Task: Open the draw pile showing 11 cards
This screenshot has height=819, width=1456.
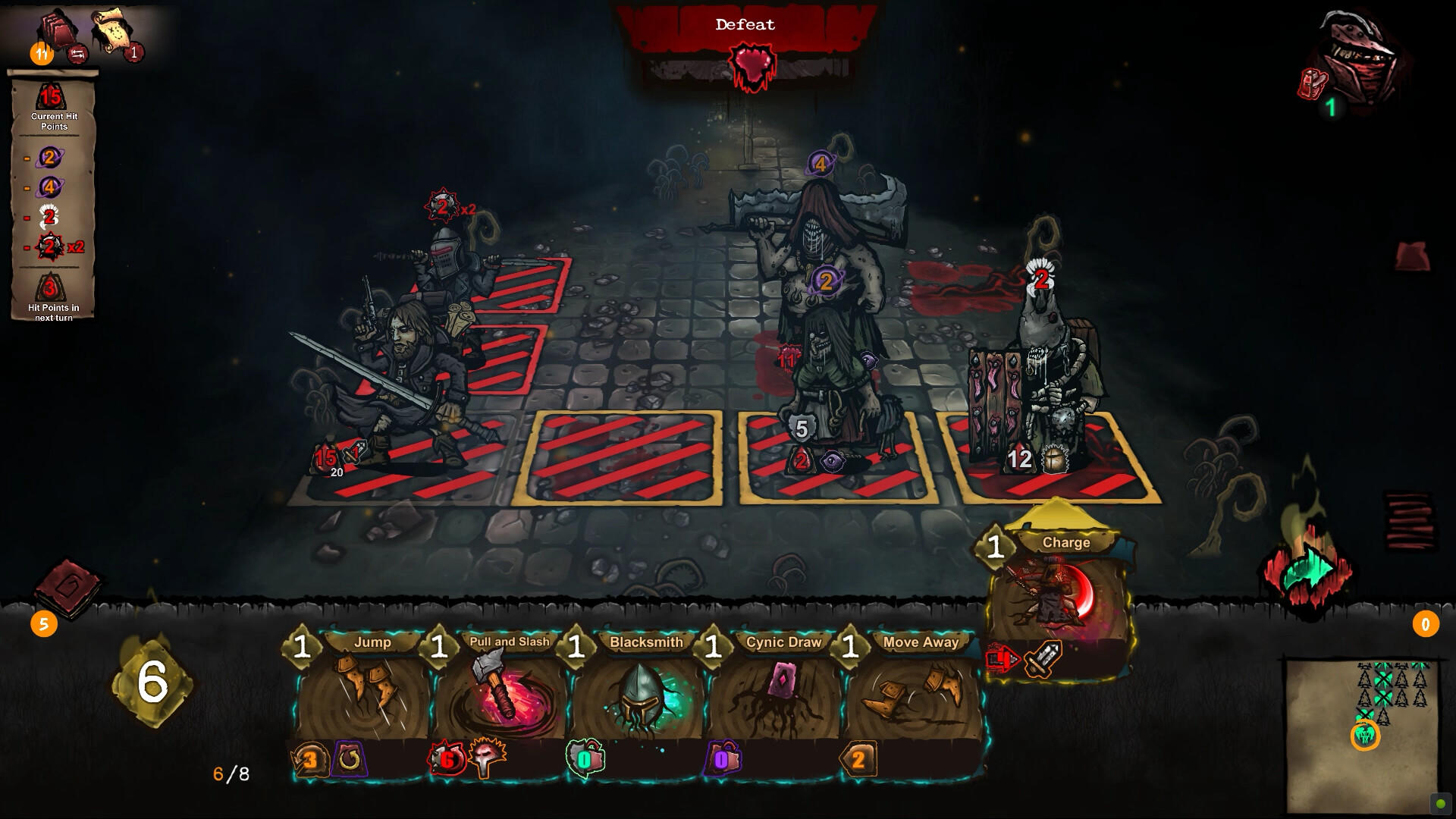Action: tap(57, 30)
